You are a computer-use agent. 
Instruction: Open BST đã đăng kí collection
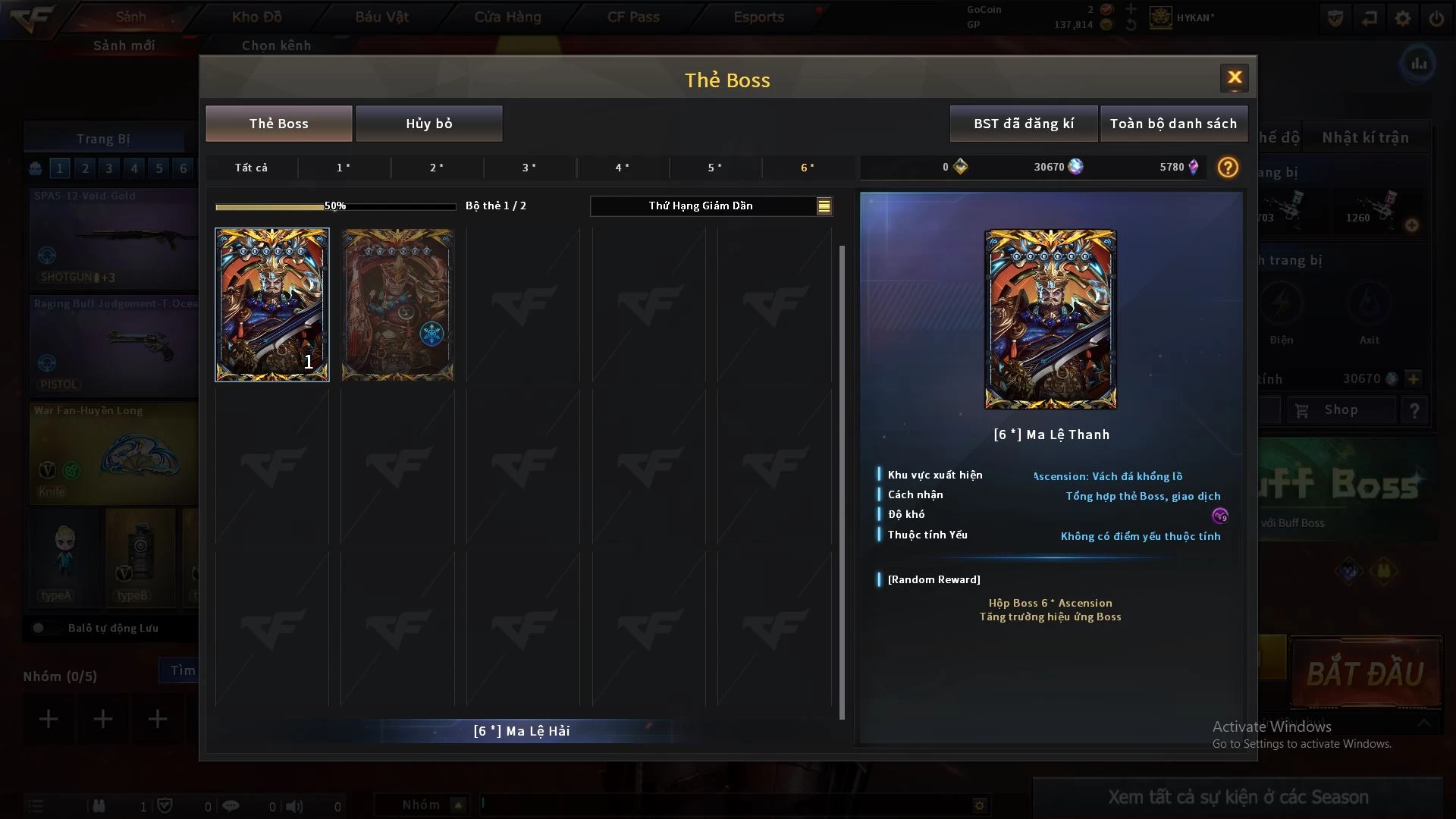(x=1023, y=124)
